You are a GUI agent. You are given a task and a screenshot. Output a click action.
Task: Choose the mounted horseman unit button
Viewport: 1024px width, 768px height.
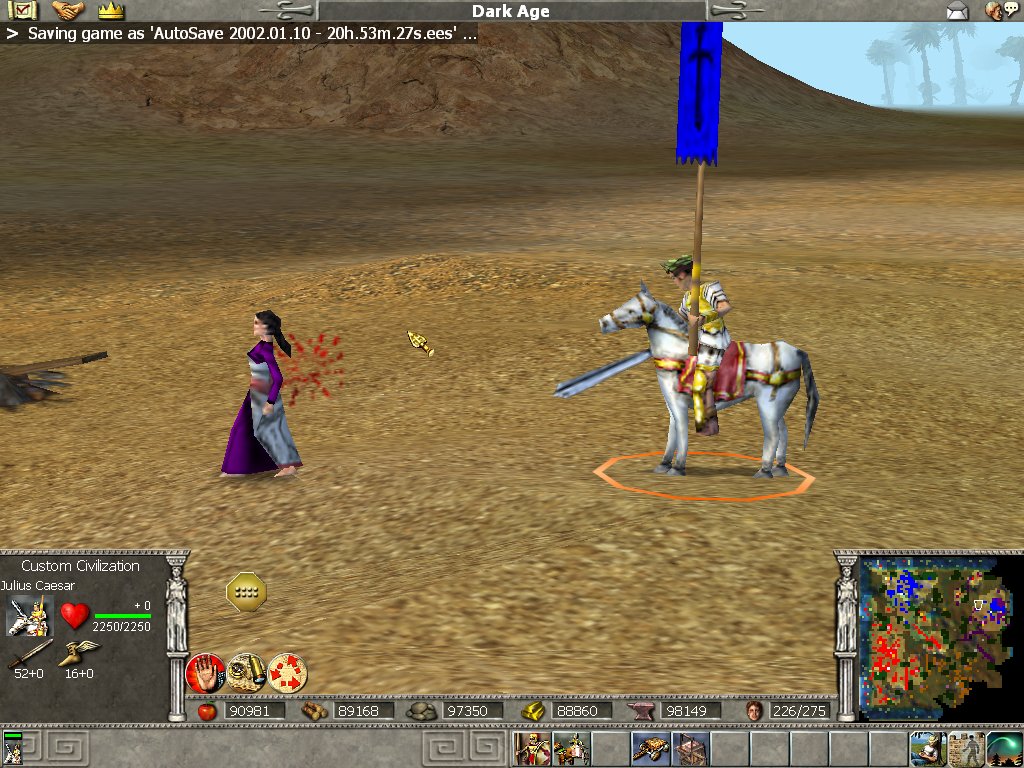pyautogui.click(x=570, y=748)
